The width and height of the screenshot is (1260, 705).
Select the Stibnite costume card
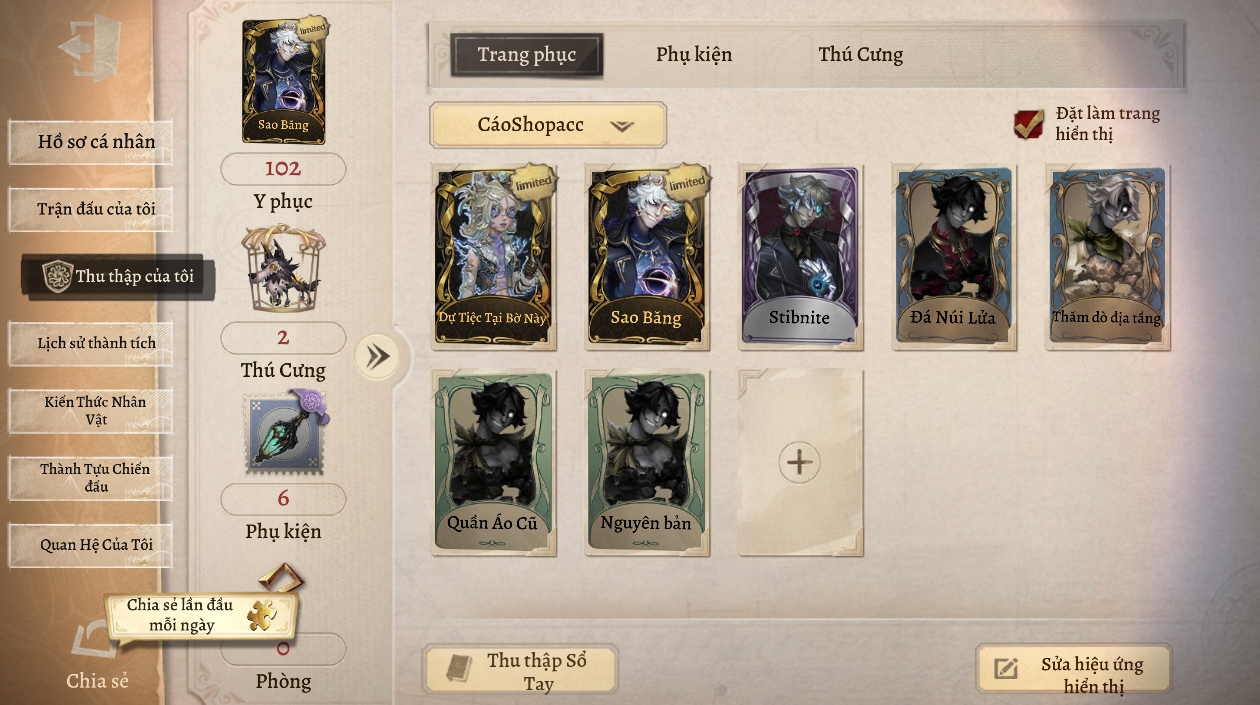(x=800, y=256)
